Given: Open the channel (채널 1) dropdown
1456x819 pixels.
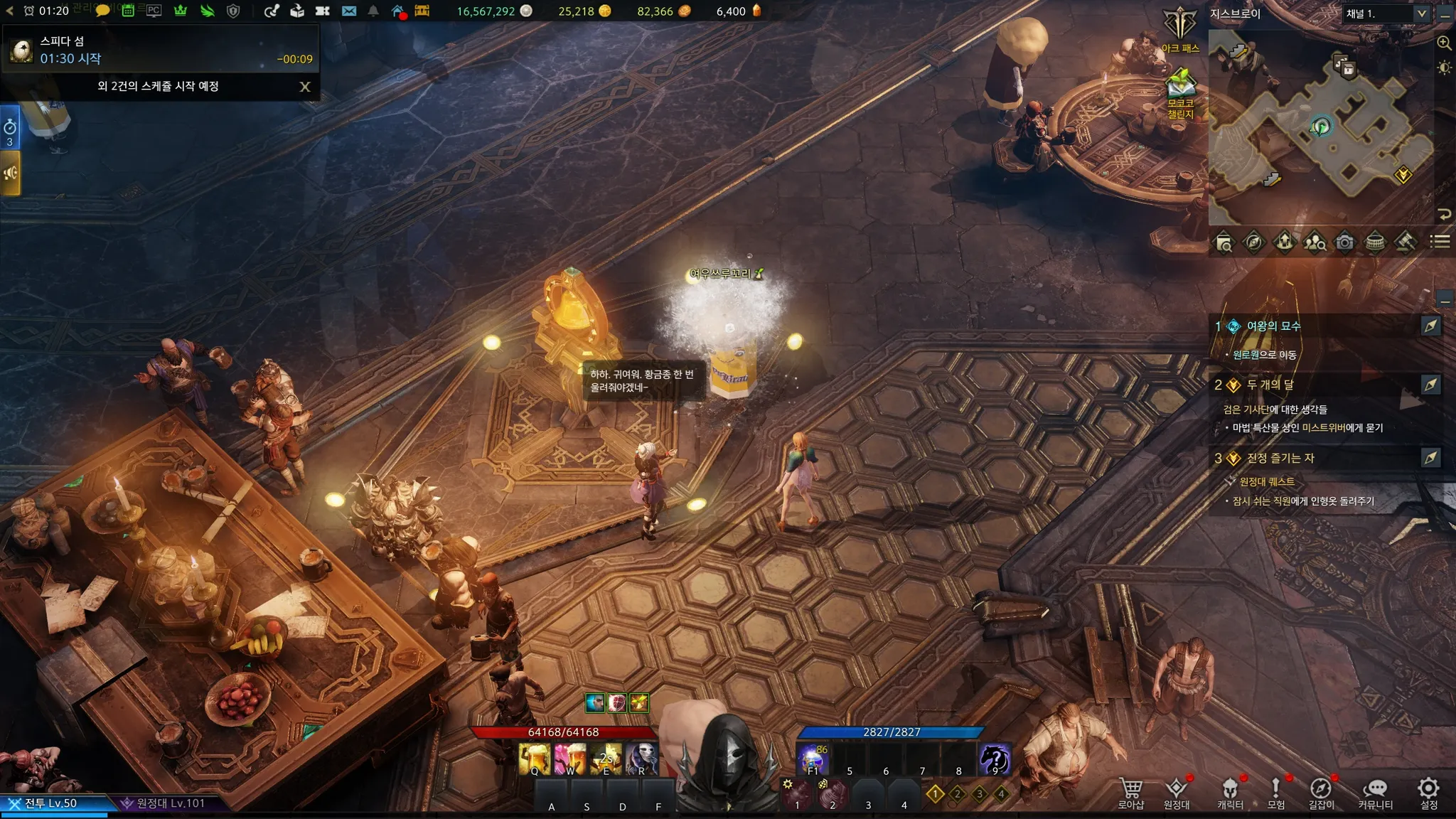Looking at the screenshot, I should 1421,14.
